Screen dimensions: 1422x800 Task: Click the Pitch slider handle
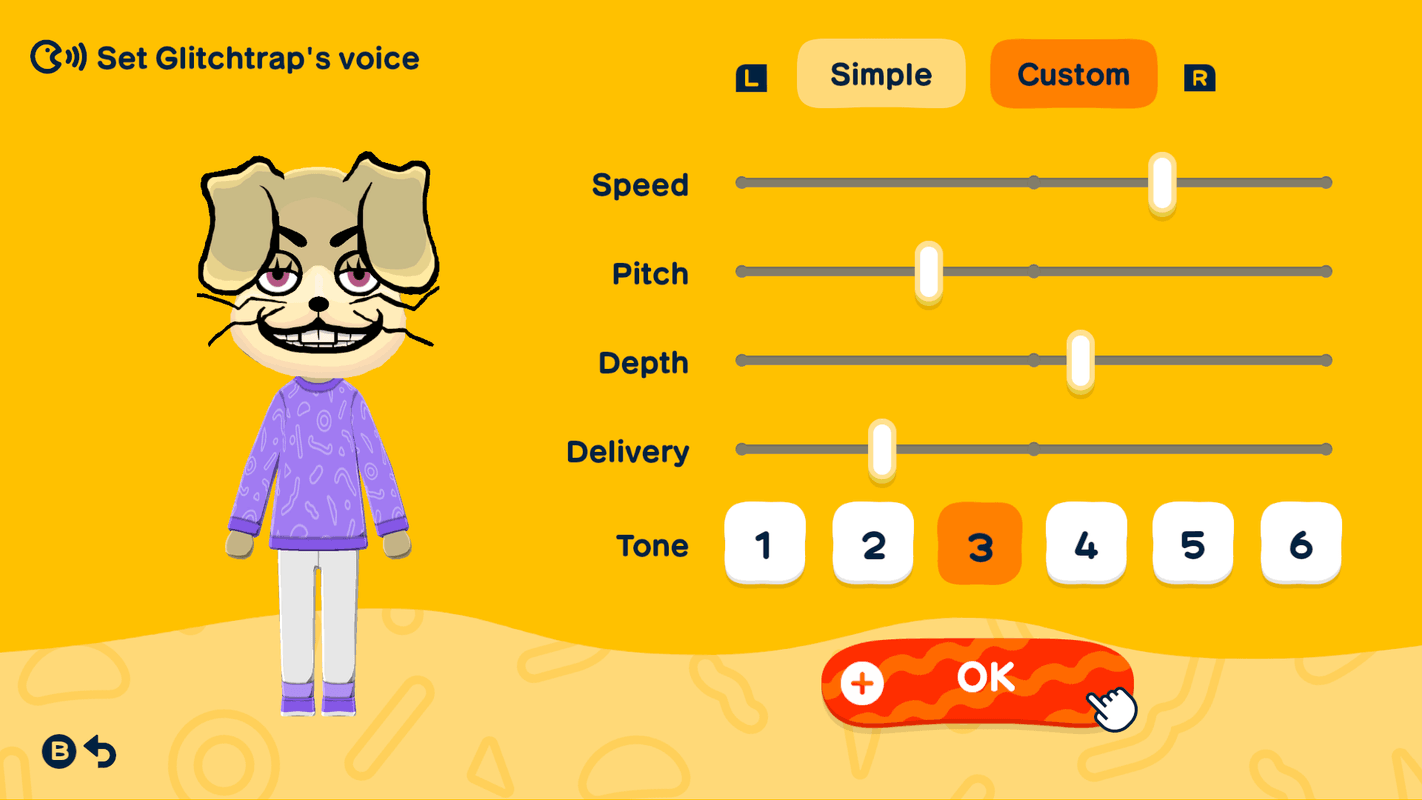point(928,271)
